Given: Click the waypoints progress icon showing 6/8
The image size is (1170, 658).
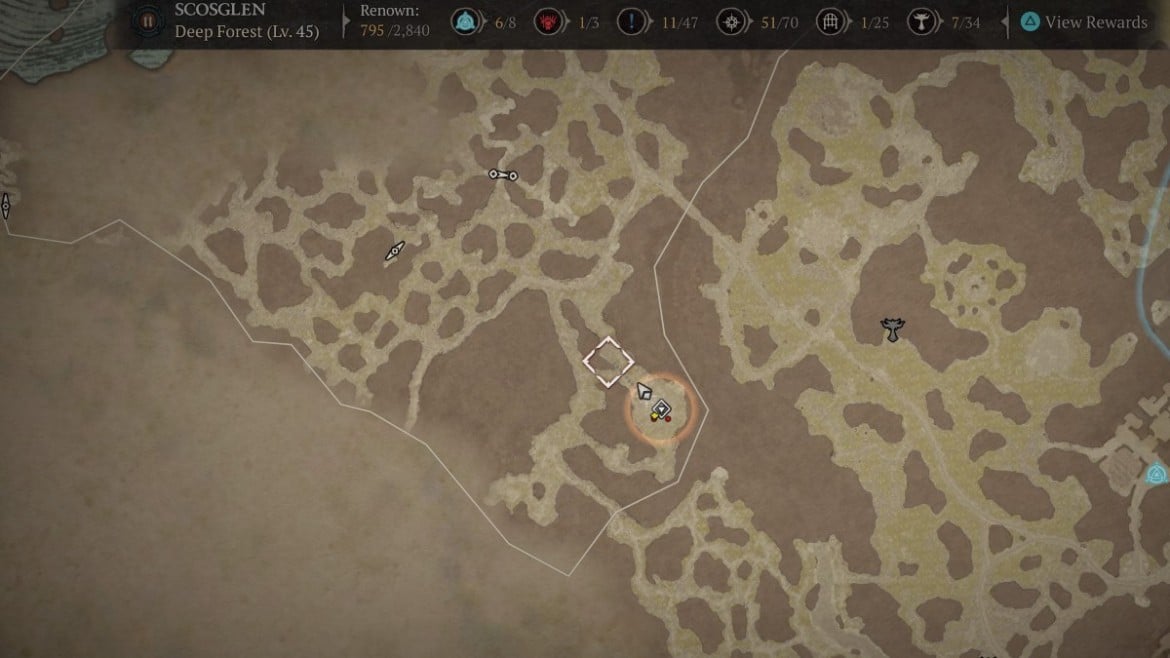Looking at the screenshot, I should 465,22.
